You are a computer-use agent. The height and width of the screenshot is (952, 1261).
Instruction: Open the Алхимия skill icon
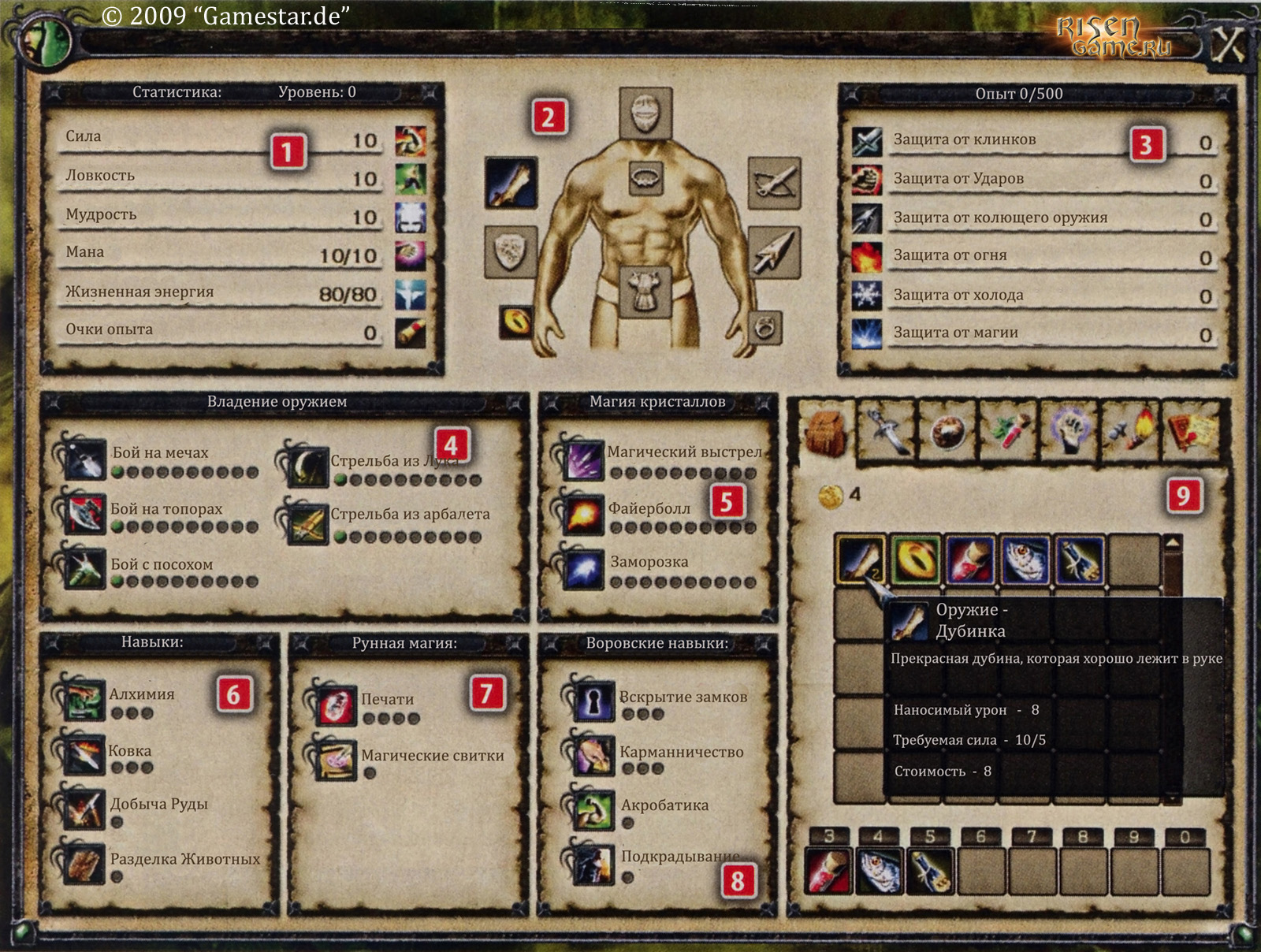(x=84, y=700)
